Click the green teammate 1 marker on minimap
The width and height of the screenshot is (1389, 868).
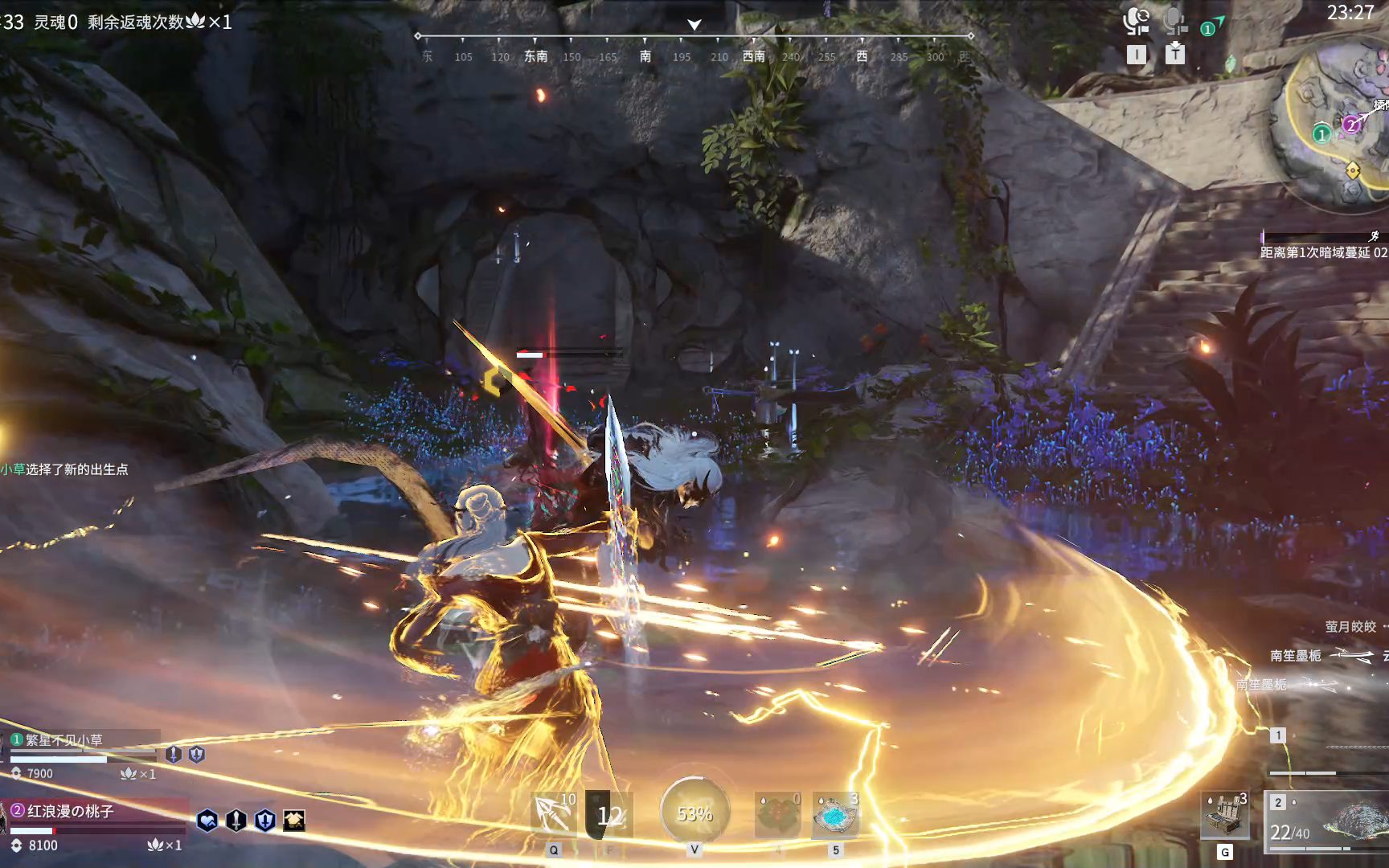(1321, 134)
